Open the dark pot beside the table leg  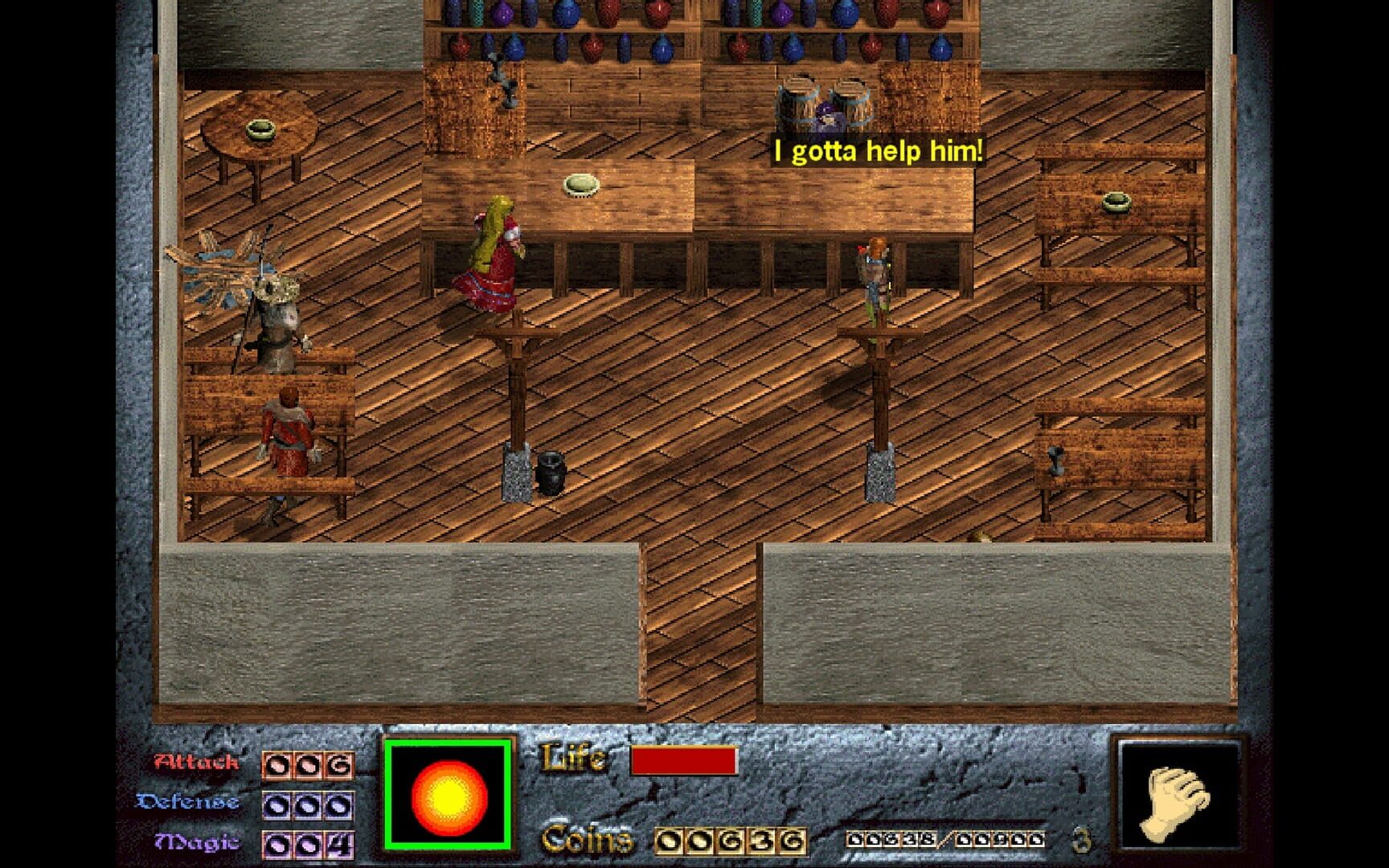pos(553,473)
